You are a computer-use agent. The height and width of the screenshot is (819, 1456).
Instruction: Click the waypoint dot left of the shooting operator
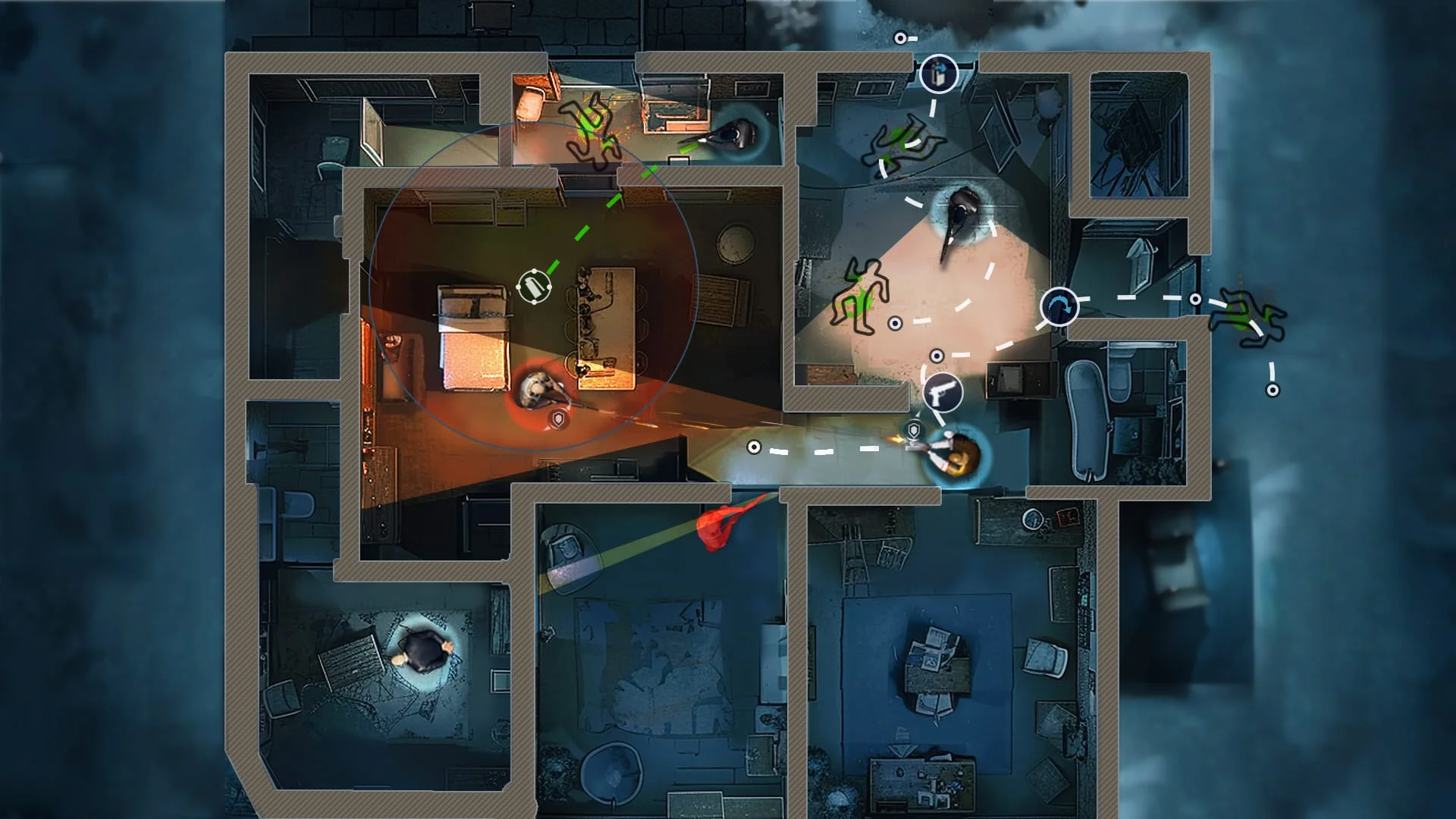point(753,448)
